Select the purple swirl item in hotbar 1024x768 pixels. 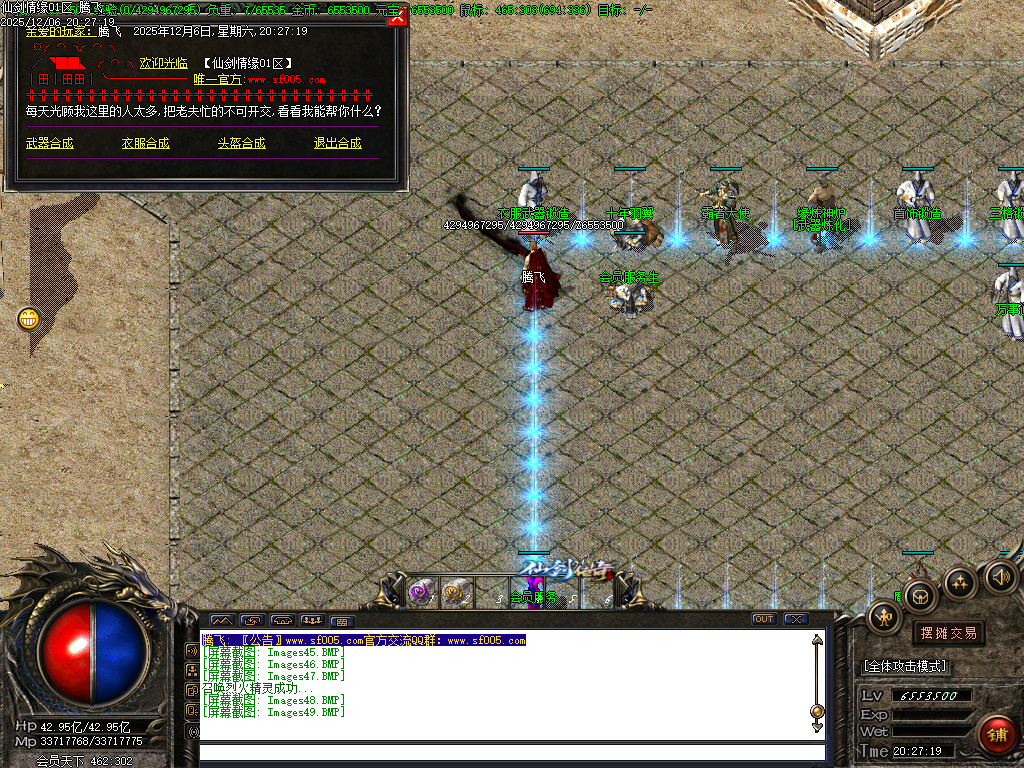point(421,592)
